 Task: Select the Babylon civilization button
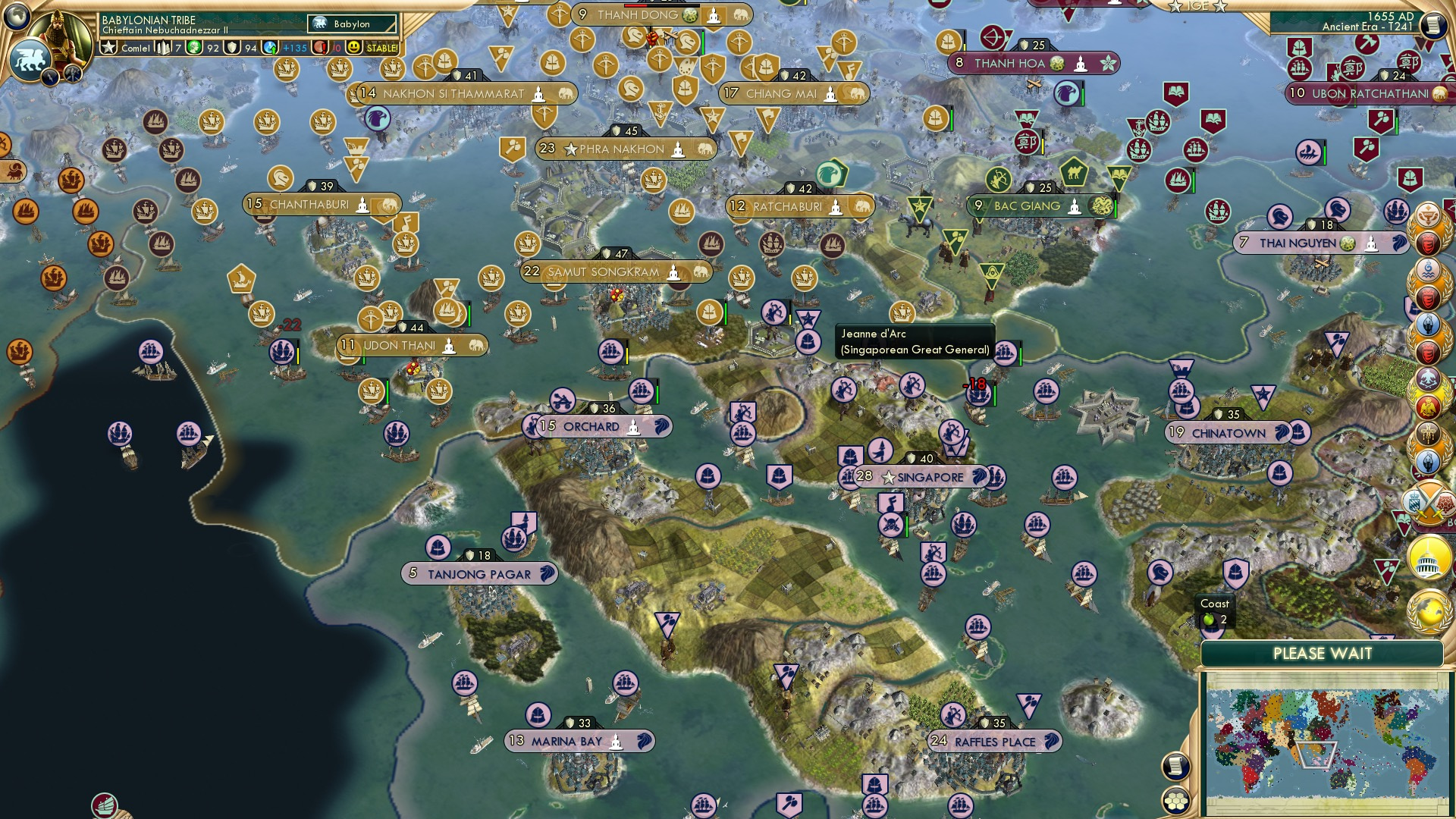[x=352, y=24]
